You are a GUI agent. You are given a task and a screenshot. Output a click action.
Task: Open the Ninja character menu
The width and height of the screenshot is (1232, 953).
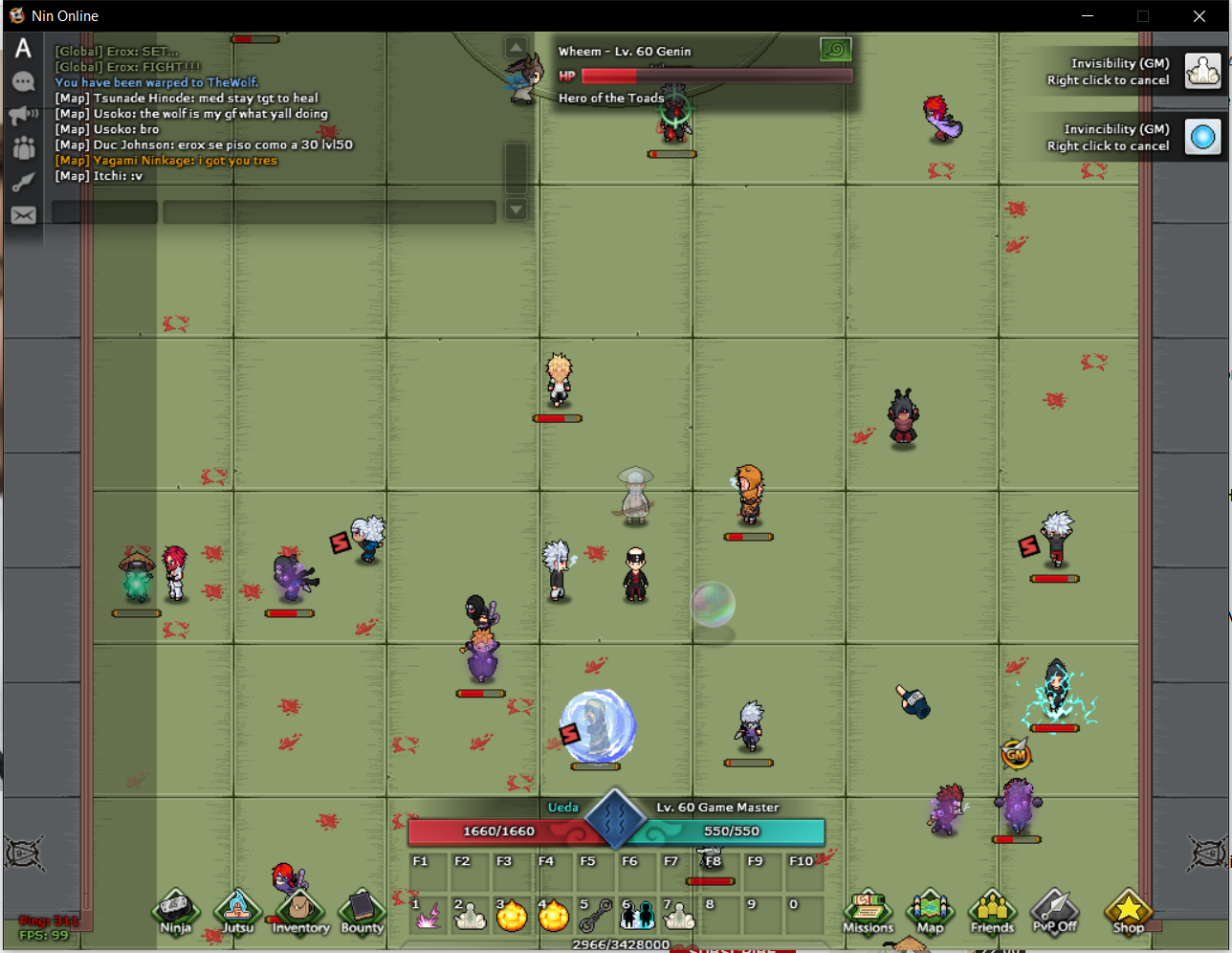click(x=175, y=910)
